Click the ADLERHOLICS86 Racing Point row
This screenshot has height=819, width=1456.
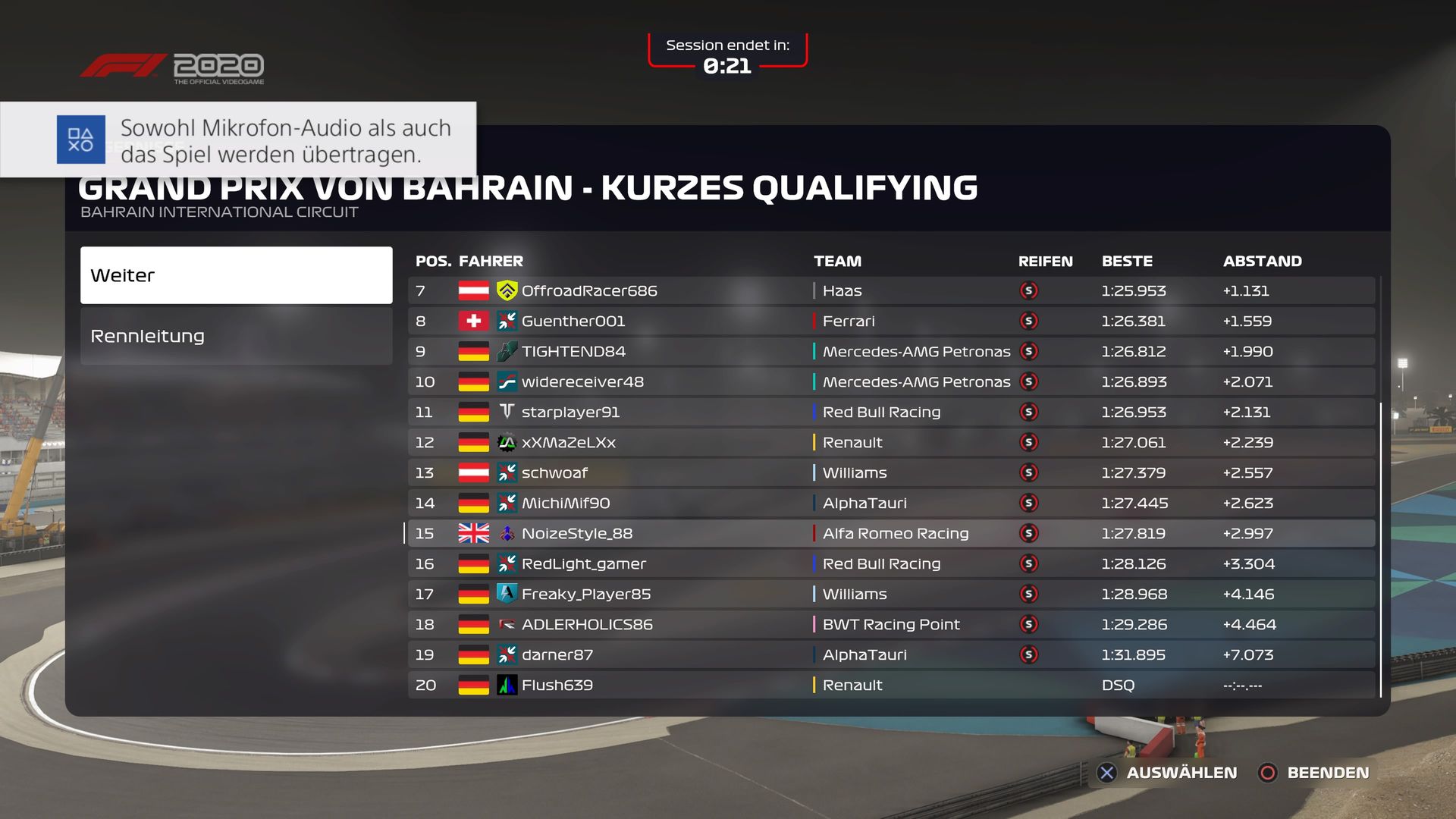(891, 624)
